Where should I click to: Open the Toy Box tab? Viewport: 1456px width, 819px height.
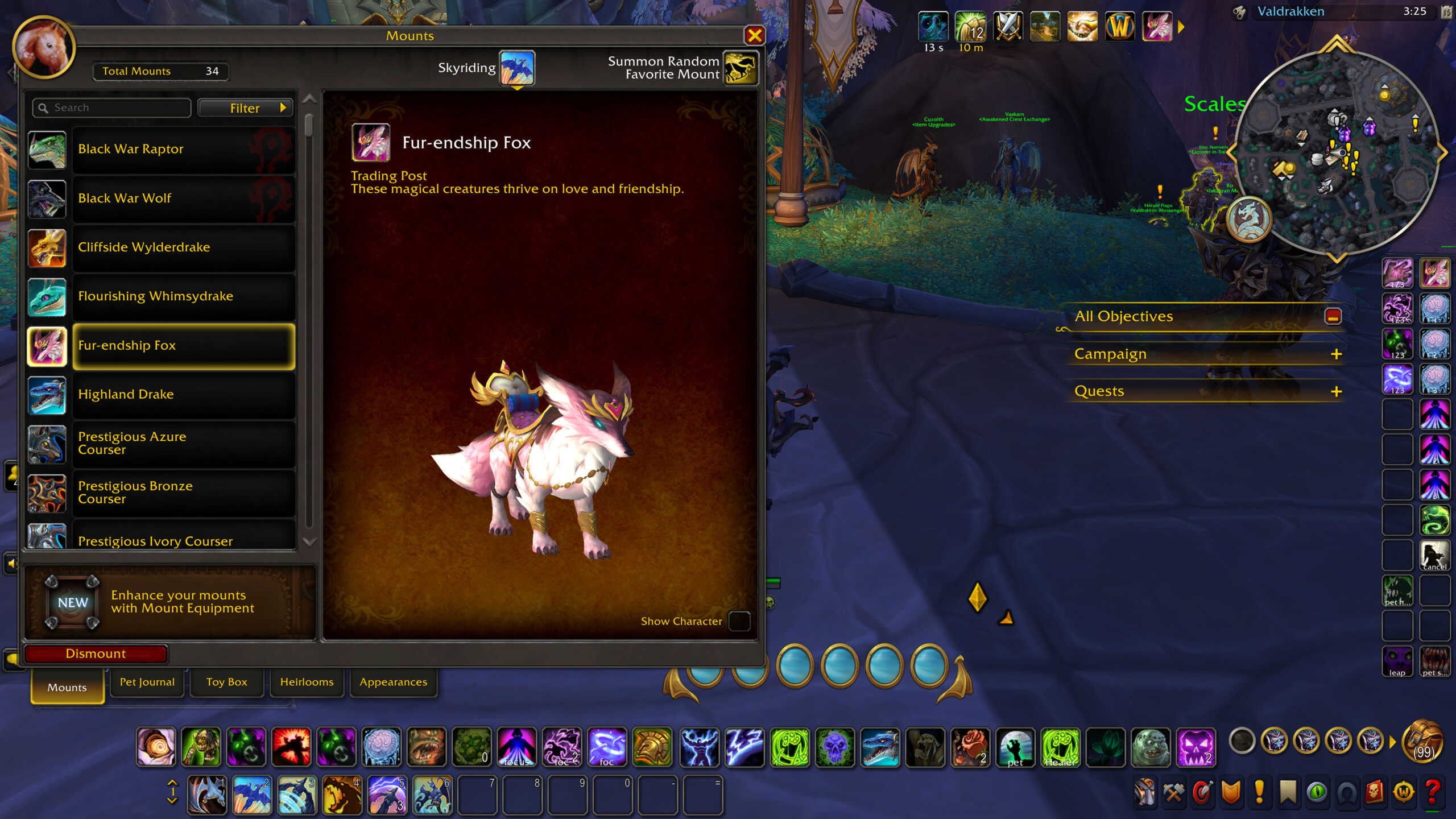(226, 682)
